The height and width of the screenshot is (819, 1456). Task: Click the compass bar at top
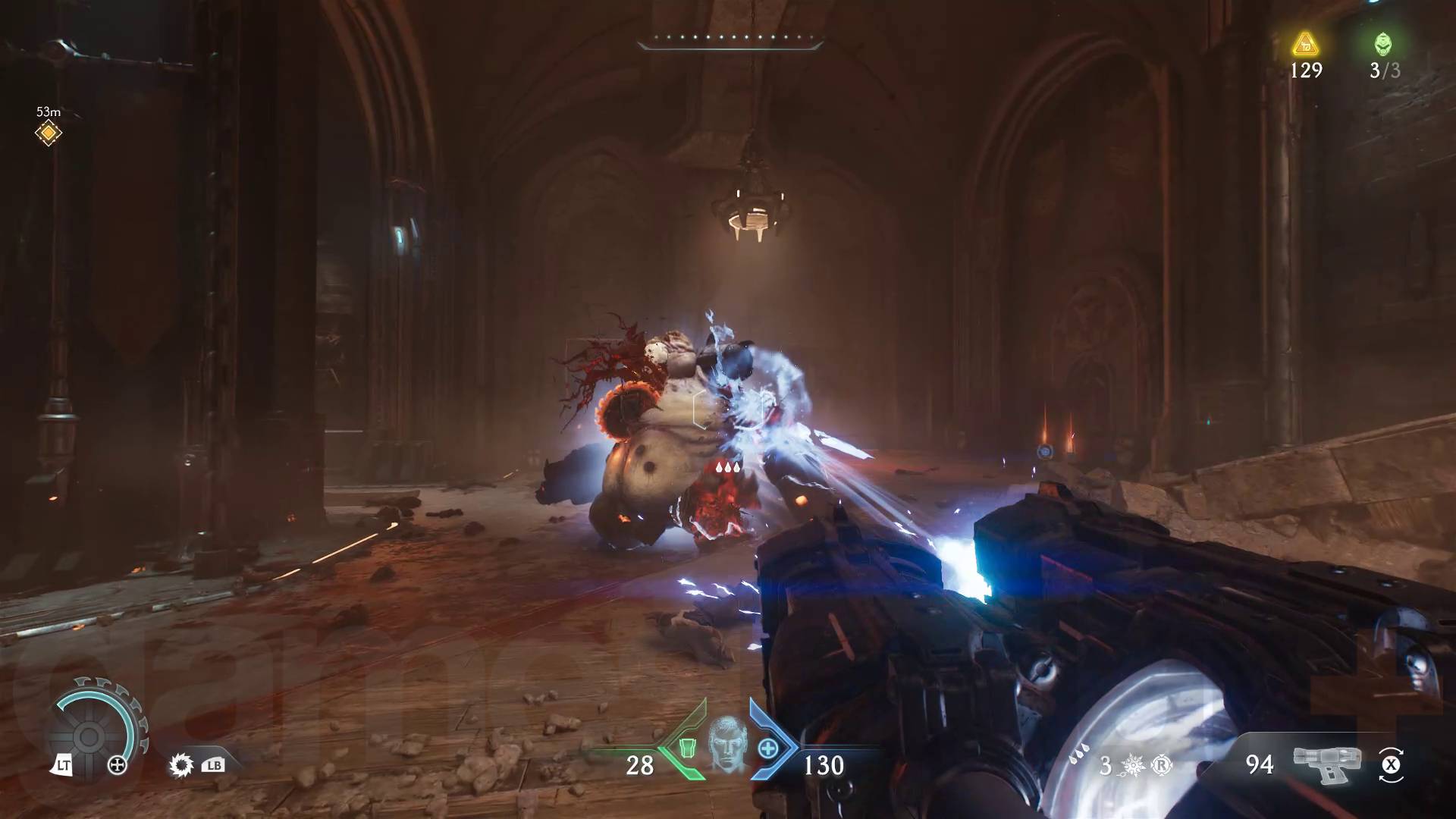(730, 42)
